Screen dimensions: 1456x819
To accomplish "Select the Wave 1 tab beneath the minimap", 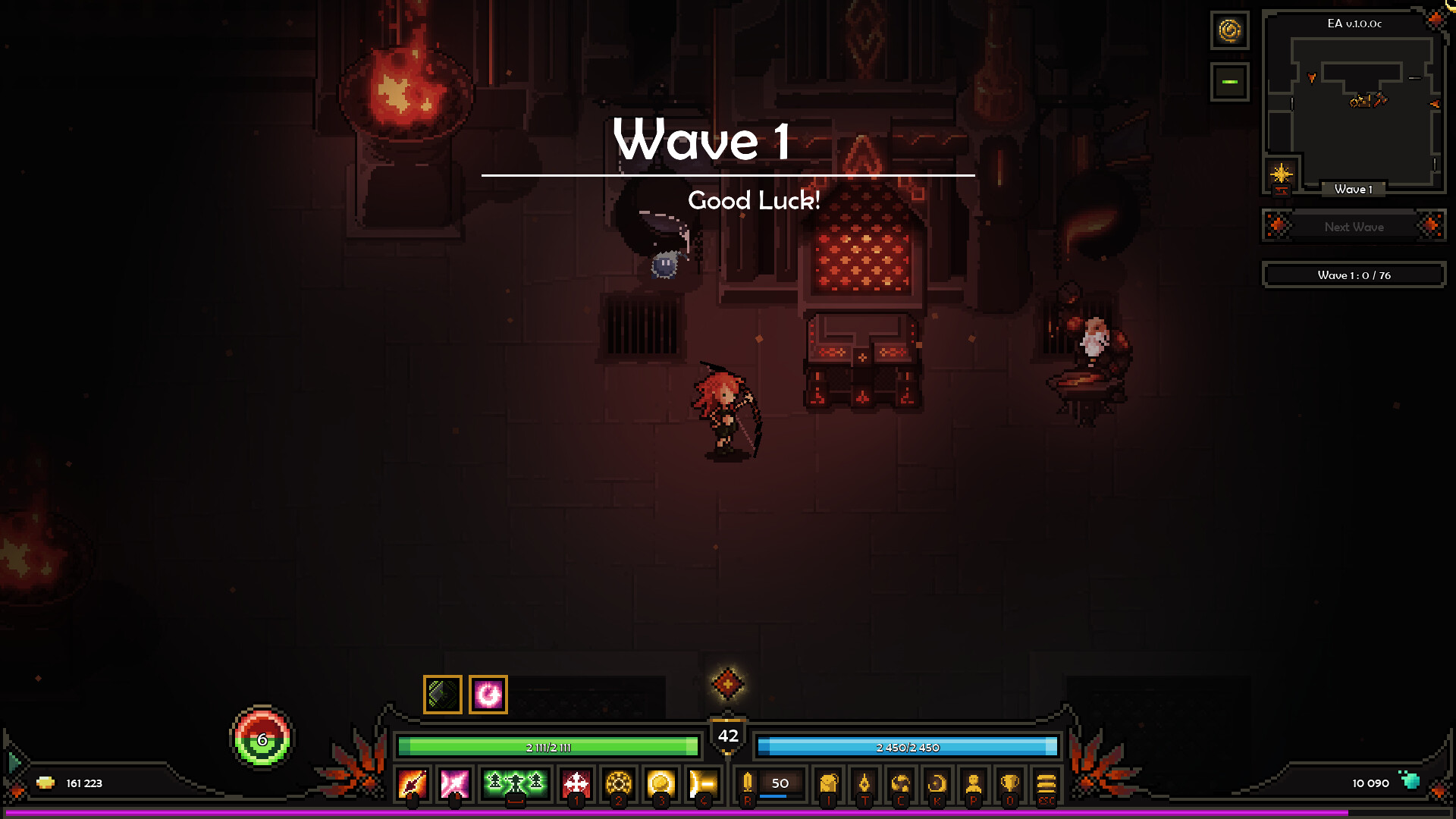I will pos(1354,190).
